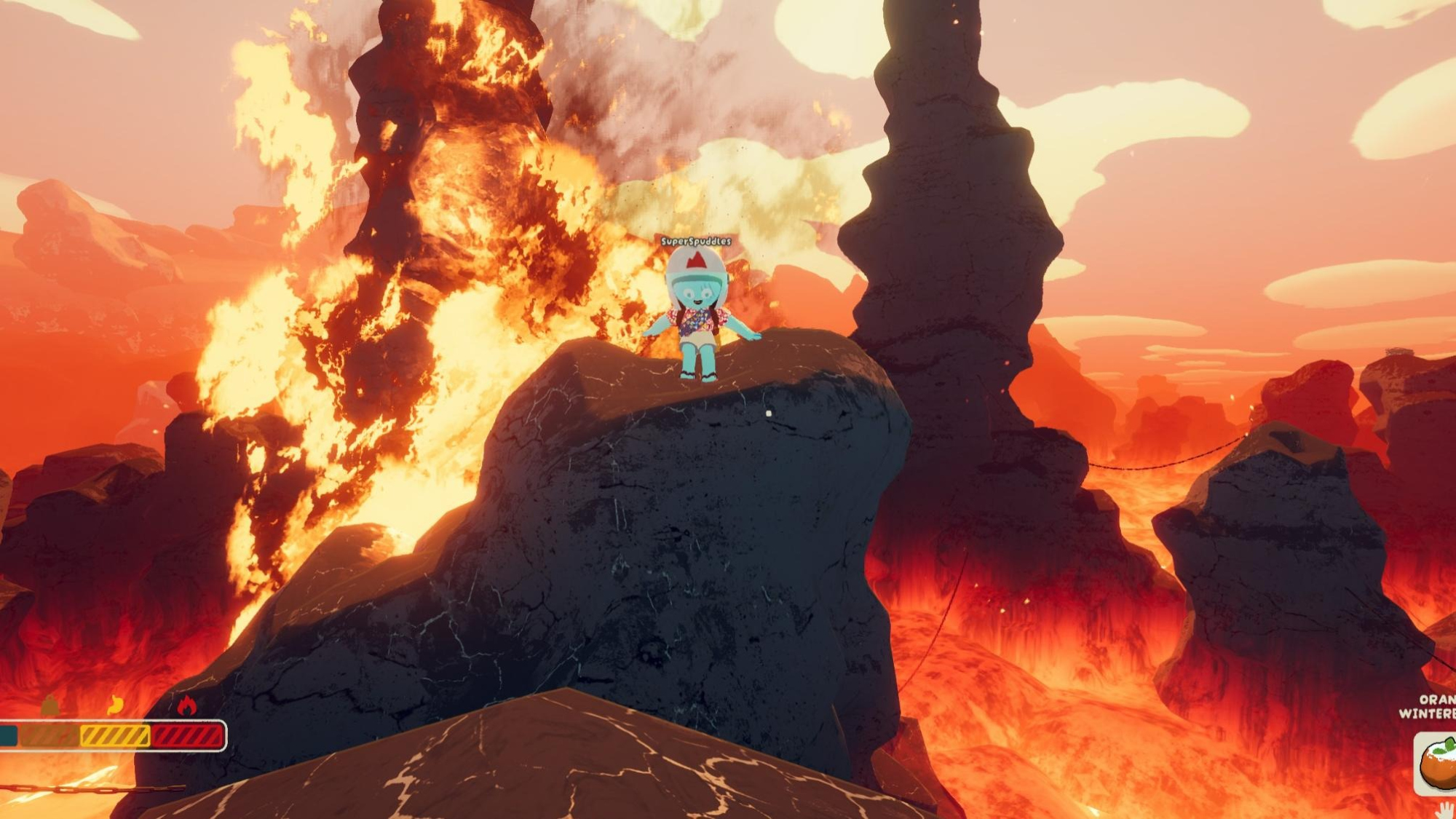1456x819 pixels.
Task: Click the red flame heat status icon
Action: 186,705
